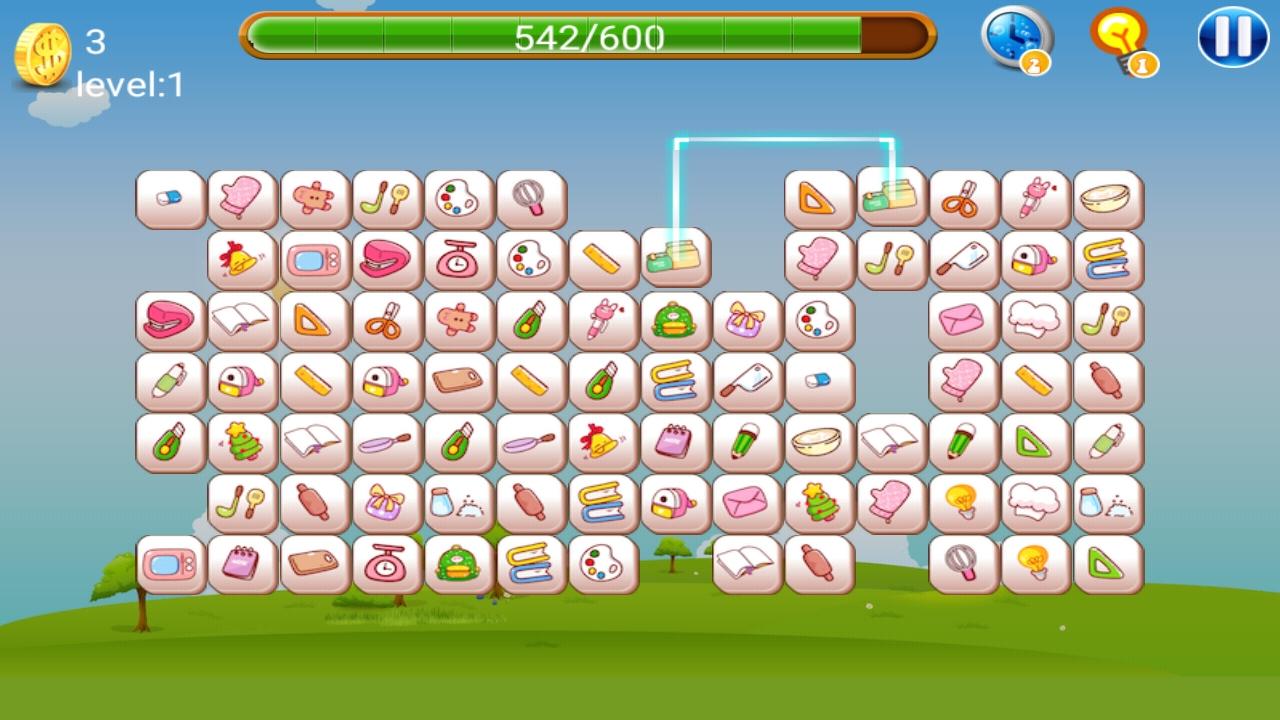The width and height of the screenshot is (1280, 720).
Task: Click the kitchen scale tile
Action: (459, 258)
